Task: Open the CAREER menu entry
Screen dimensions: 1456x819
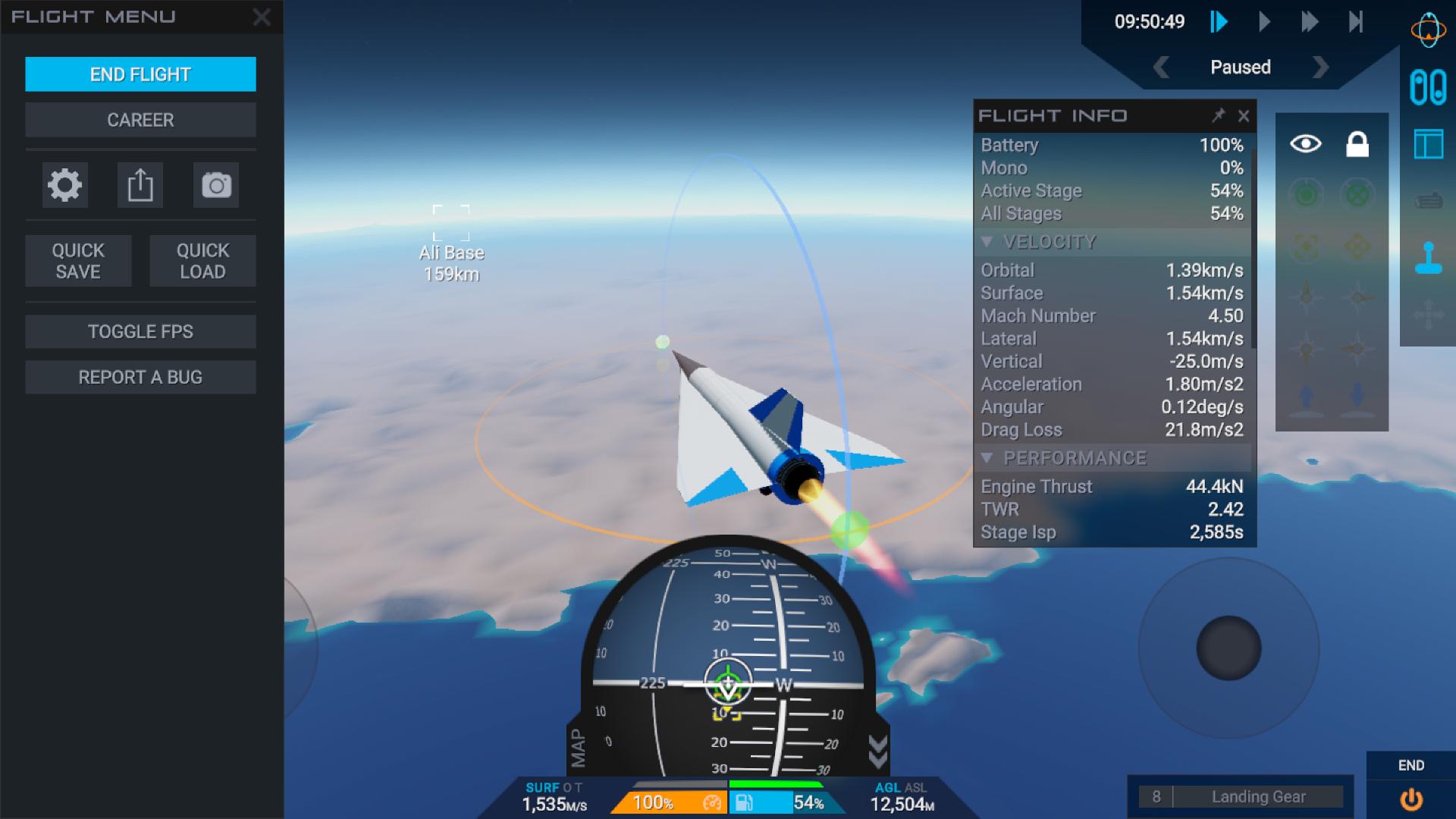Action: click(140, 120)
